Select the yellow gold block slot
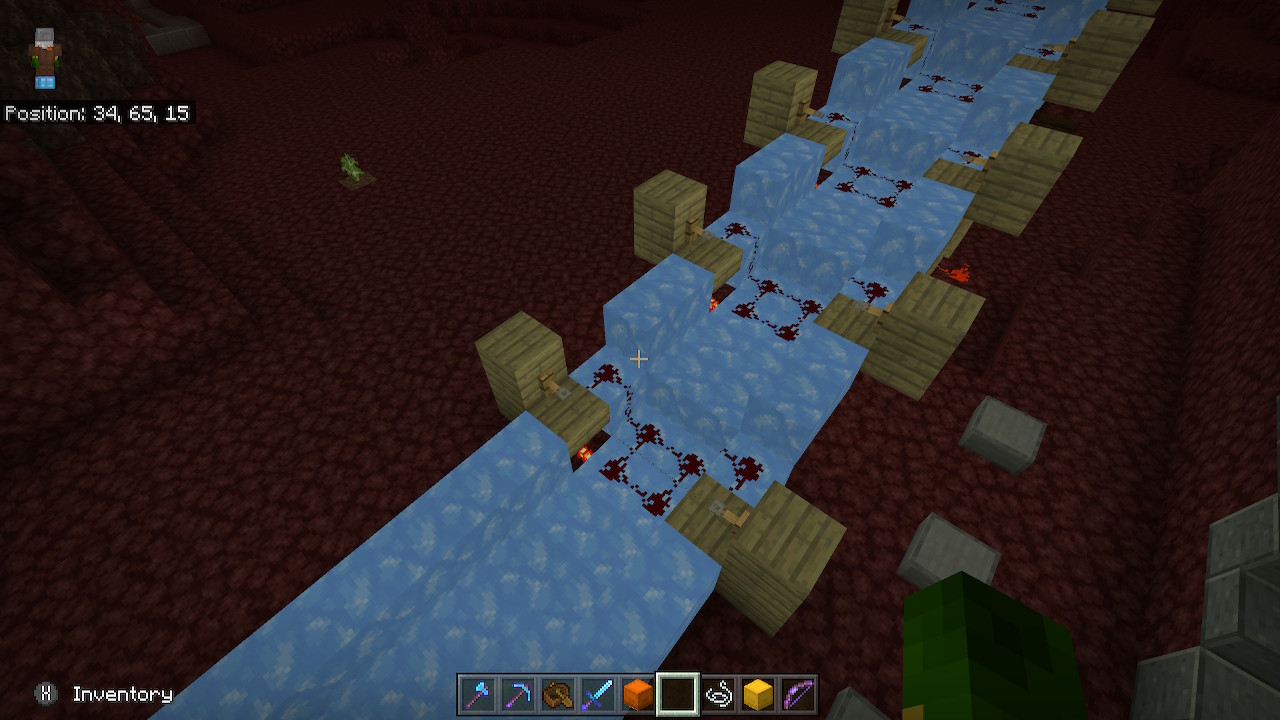 (x=758, y=694)
